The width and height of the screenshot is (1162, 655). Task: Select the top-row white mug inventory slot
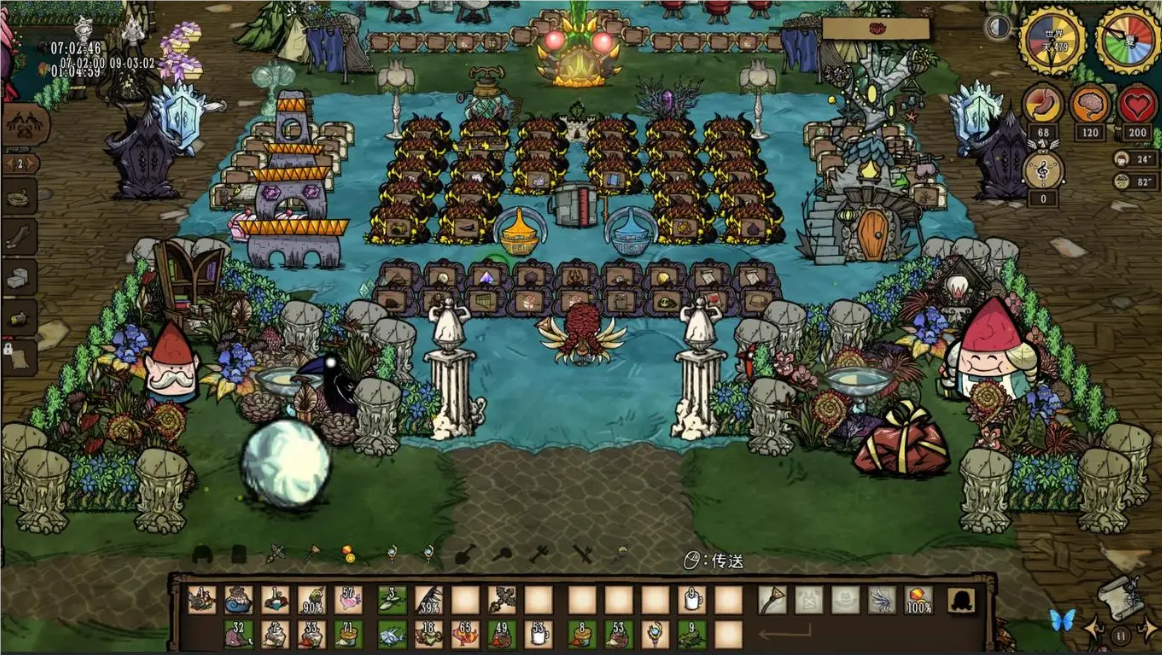pos(691,600)
